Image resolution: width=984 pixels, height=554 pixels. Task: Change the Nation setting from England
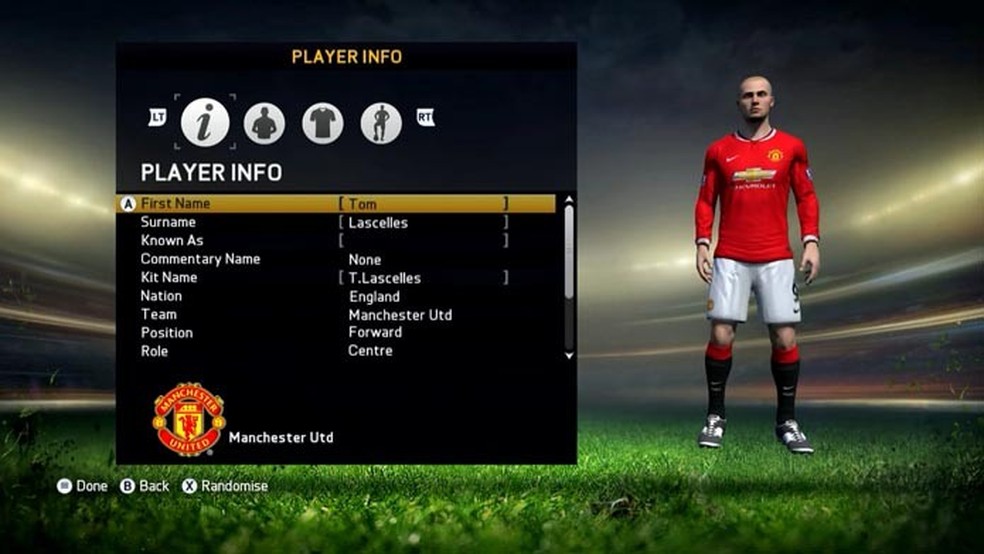point(374,296)
